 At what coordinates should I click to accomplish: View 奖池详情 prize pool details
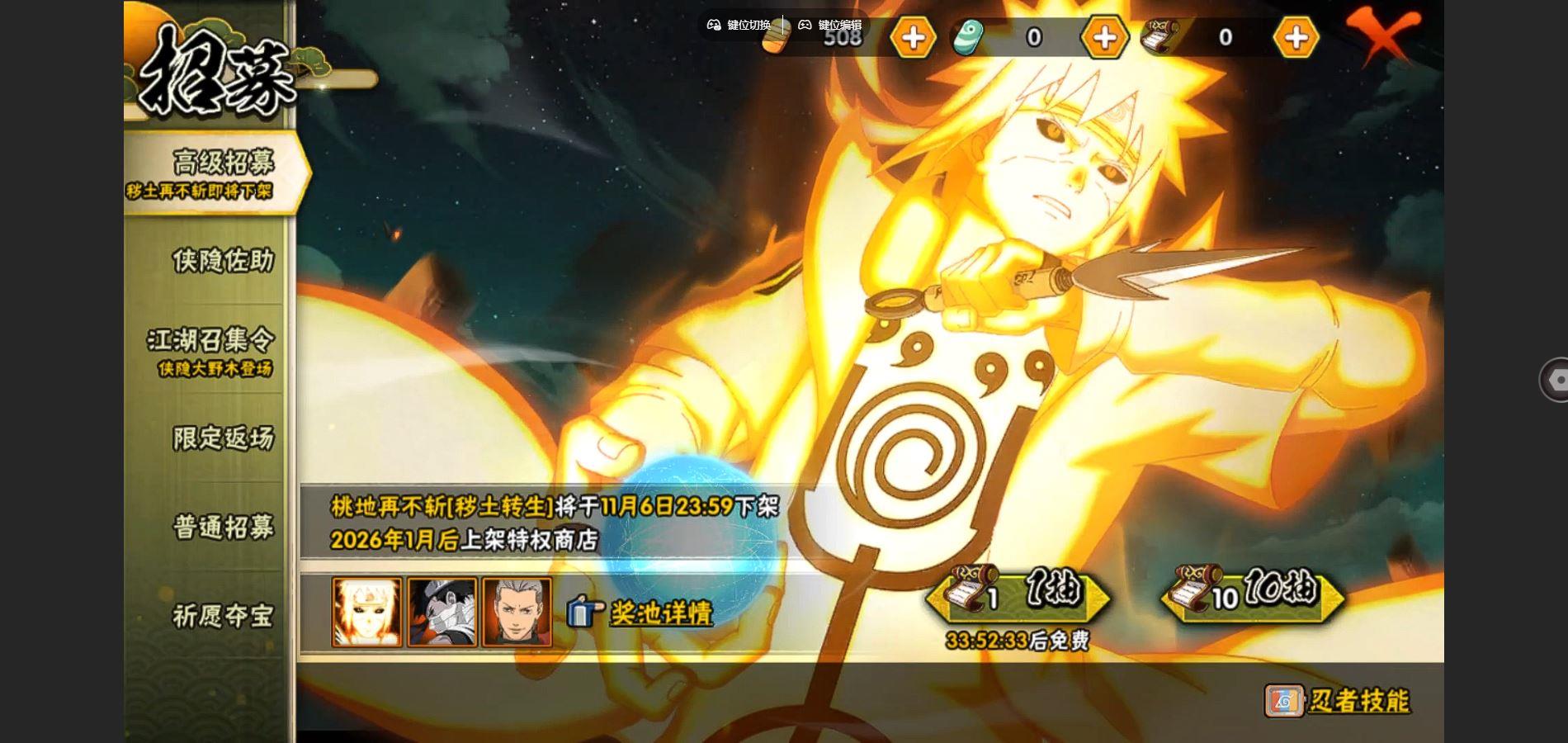coord(660,613)
